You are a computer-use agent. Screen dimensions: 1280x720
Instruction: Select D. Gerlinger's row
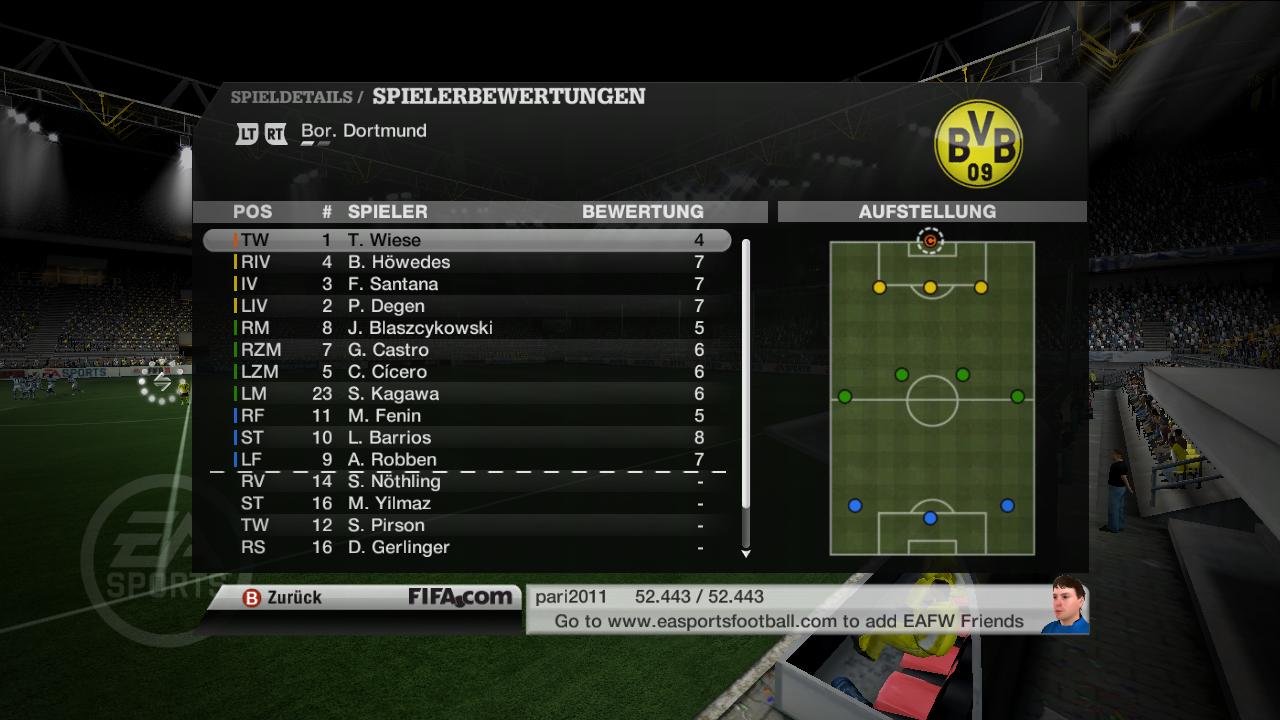point(466,548)
